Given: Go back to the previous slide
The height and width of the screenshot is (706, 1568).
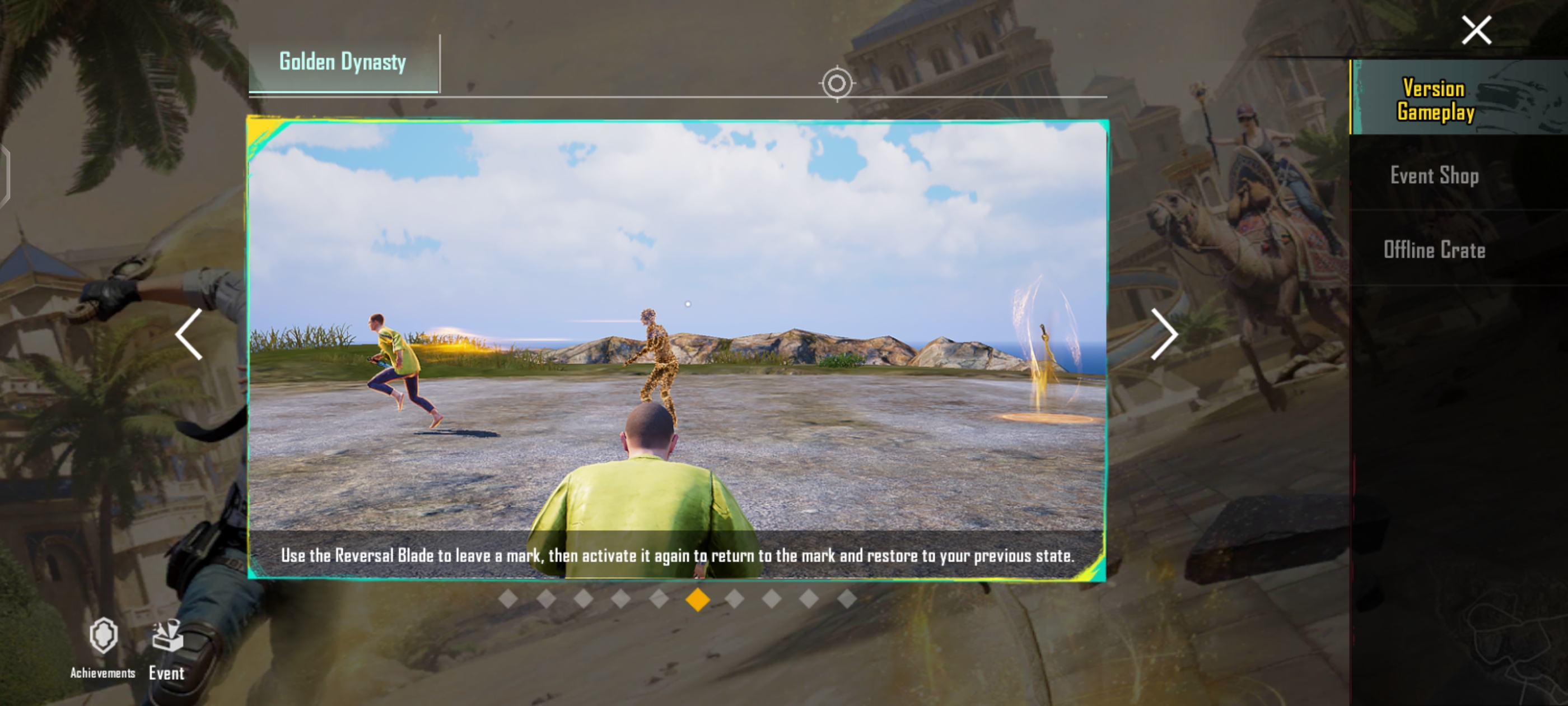Looking at the screenshot, I should point(189,334).
